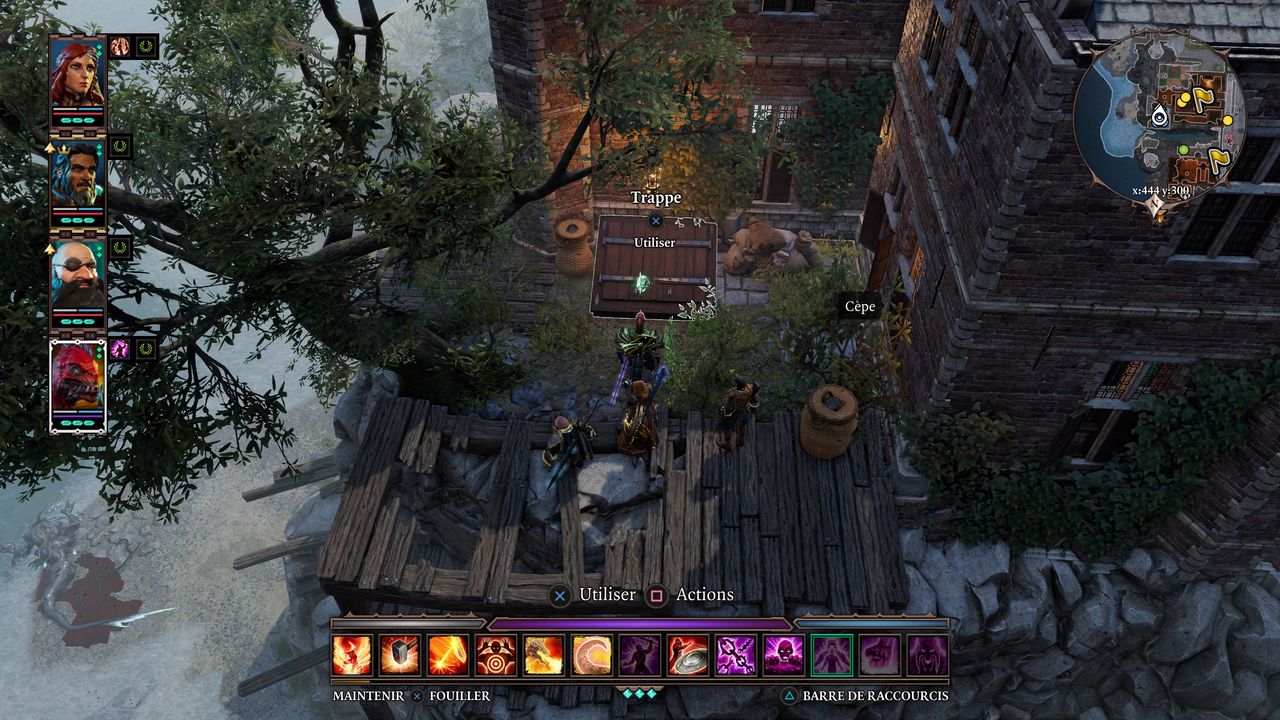Click the red status icon beside the top portrait
Viewport: 1280px width, 720px height.
[120, 46]
